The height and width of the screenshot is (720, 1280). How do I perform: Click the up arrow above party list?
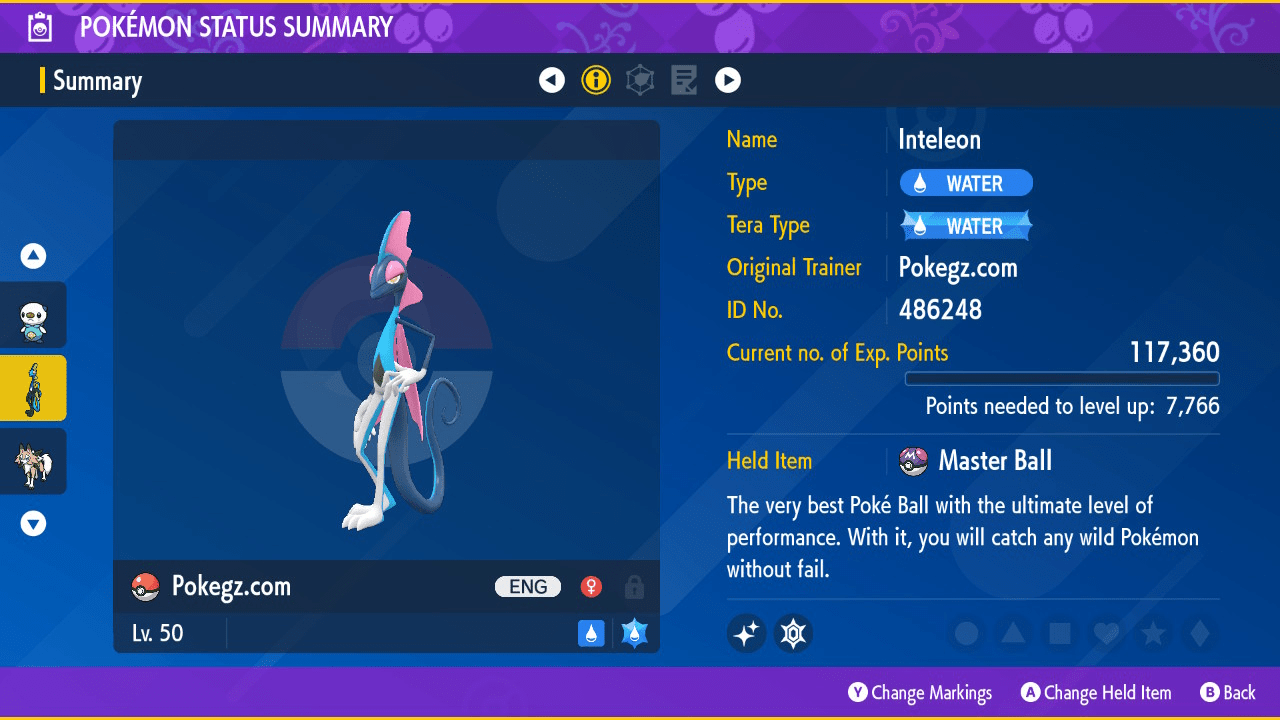pyautogui.click(x=34, y=257)
